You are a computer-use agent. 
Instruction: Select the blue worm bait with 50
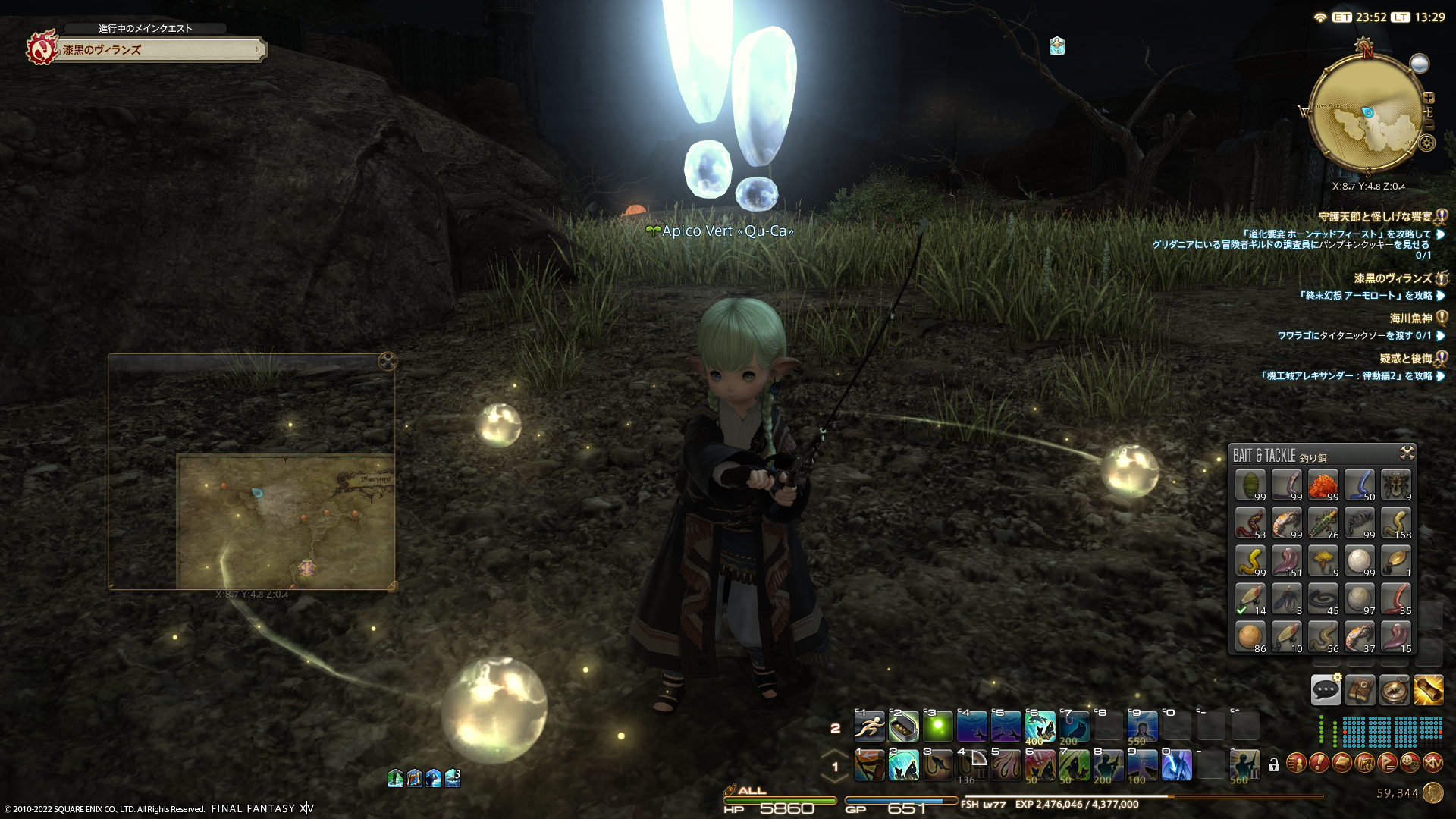pos(1359,485)
